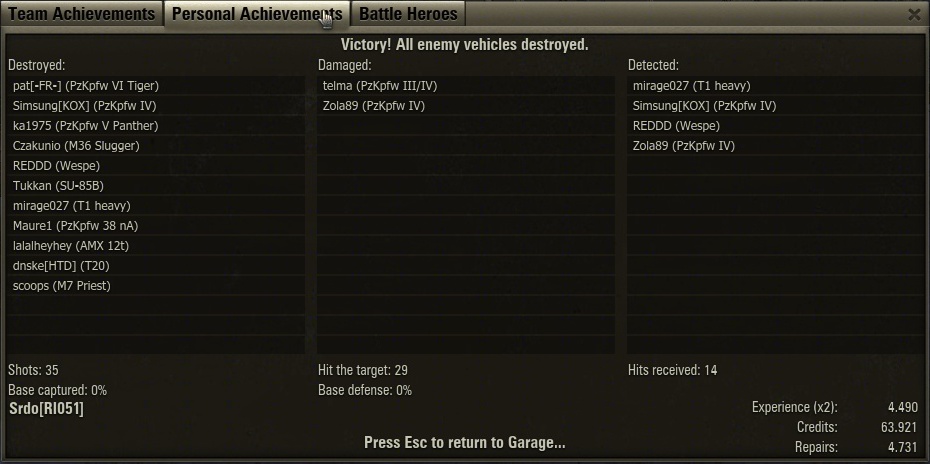
Task: Open the Battle Heroes tab
Action: [408, 14]
